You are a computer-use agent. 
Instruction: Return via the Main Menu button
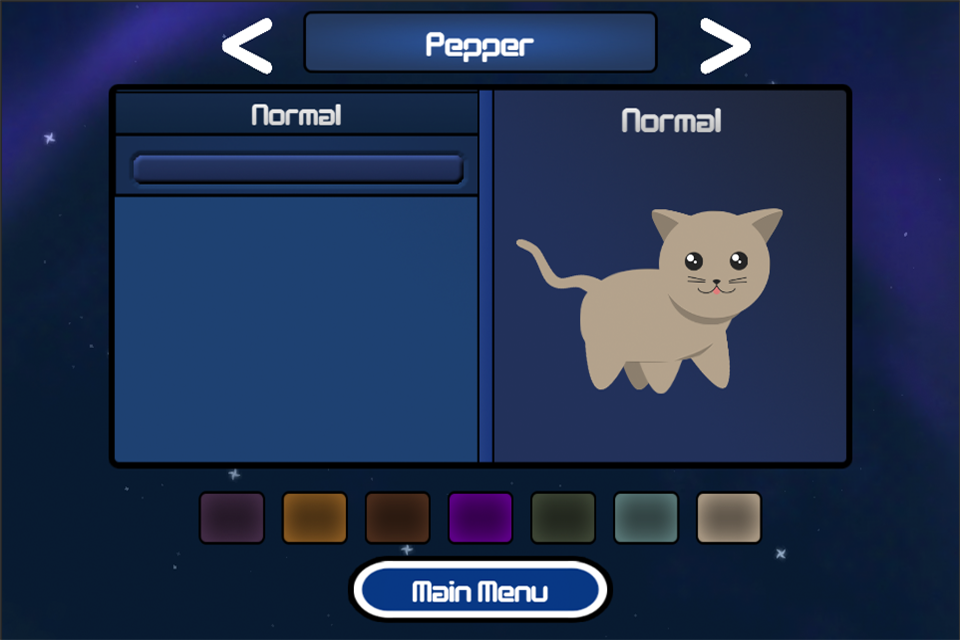[x=480, y=591]
